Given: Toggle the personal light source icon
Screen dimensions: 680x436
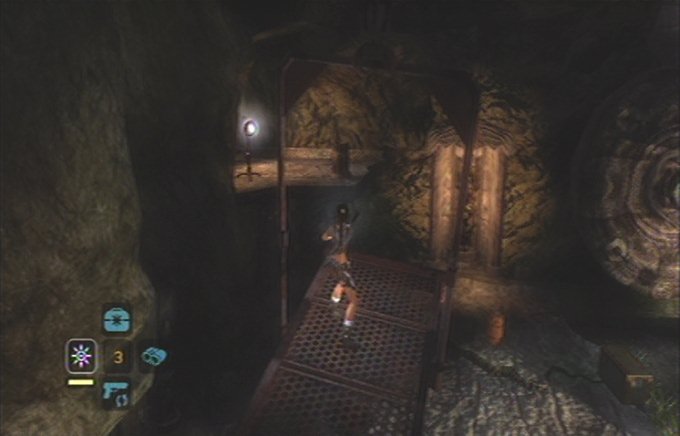Looking at the screenshot, I should [x=80, y=355].
